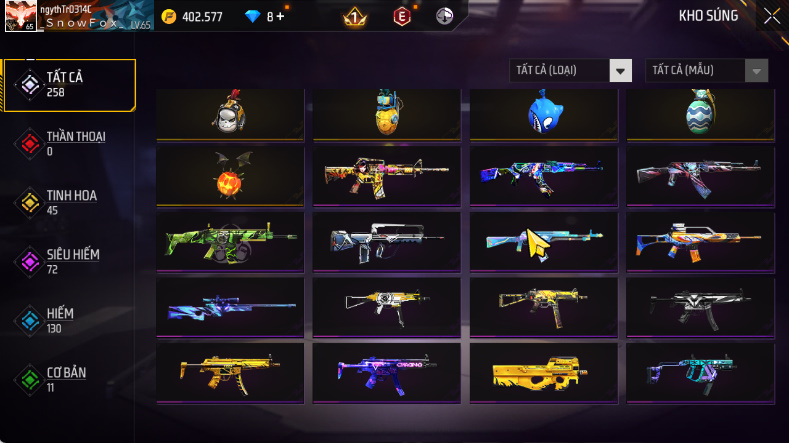Select the pumpkin bat grenade skin
The height and width of the screenshot is (443, 789).
pyautogui.click(x=229, y=175)
